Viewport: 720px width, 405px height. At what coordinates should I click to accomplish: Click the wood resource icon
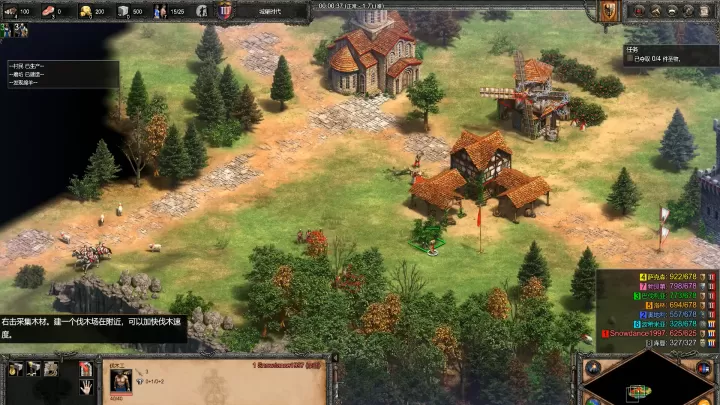click(10, 11)
